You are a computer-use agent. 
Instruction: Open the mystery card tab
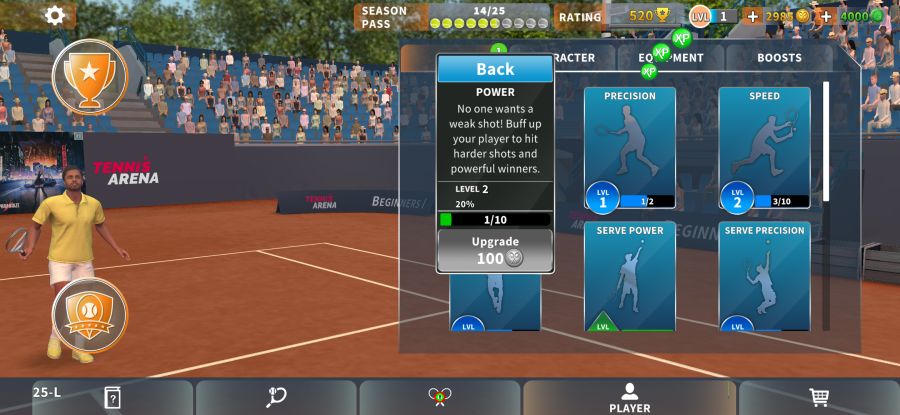coord(112,397)
